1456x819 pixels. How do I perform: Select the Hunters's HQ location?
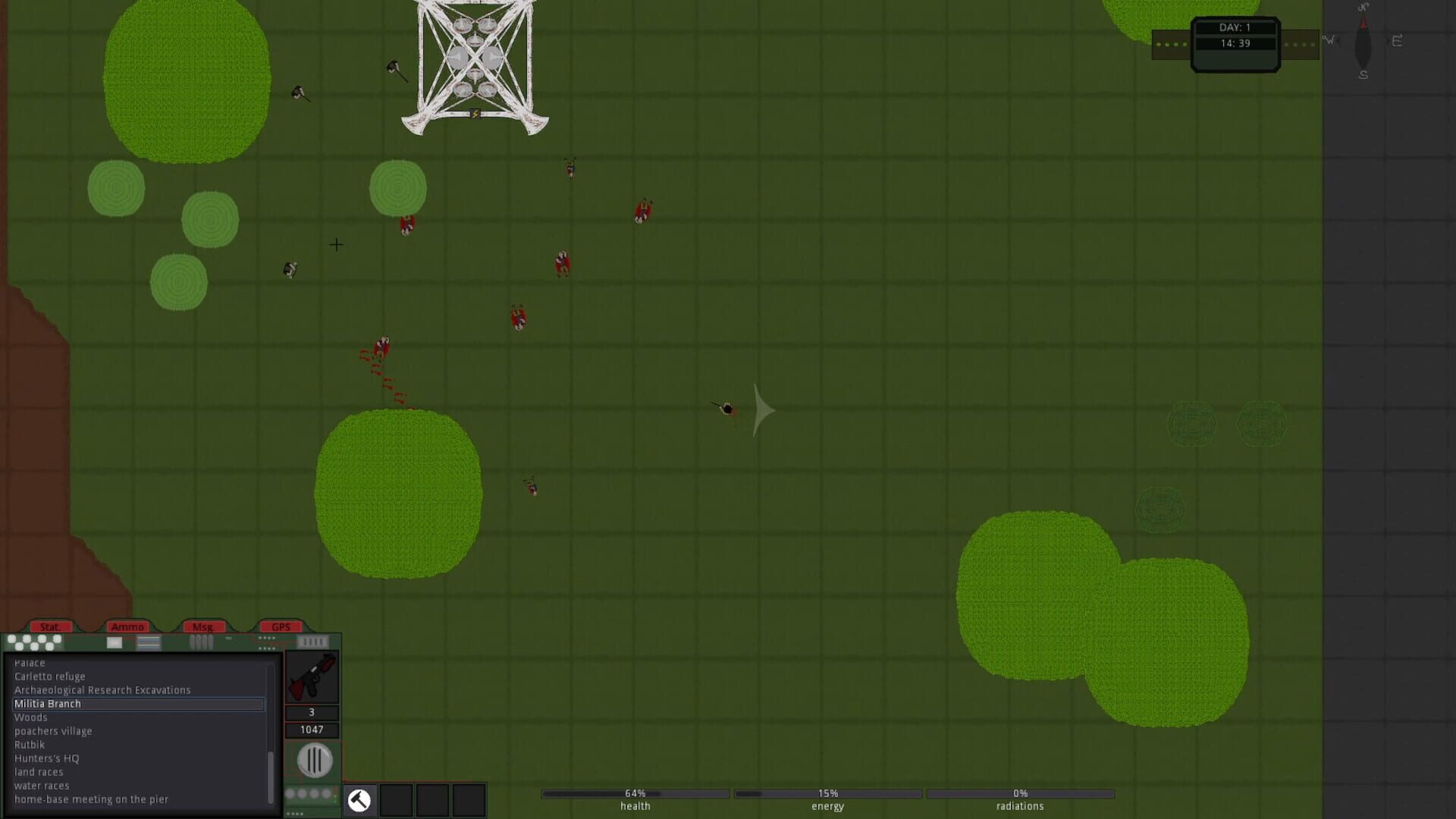[48, 758]
